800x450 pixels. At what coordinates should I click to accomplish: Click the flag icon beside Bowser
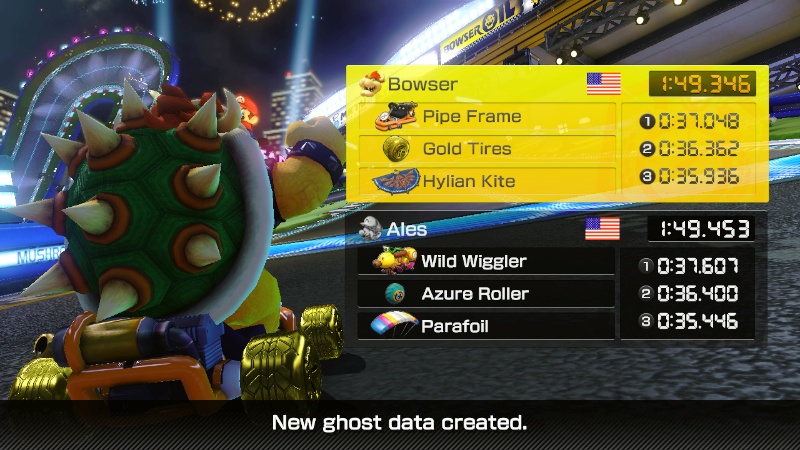coord(603,84)
